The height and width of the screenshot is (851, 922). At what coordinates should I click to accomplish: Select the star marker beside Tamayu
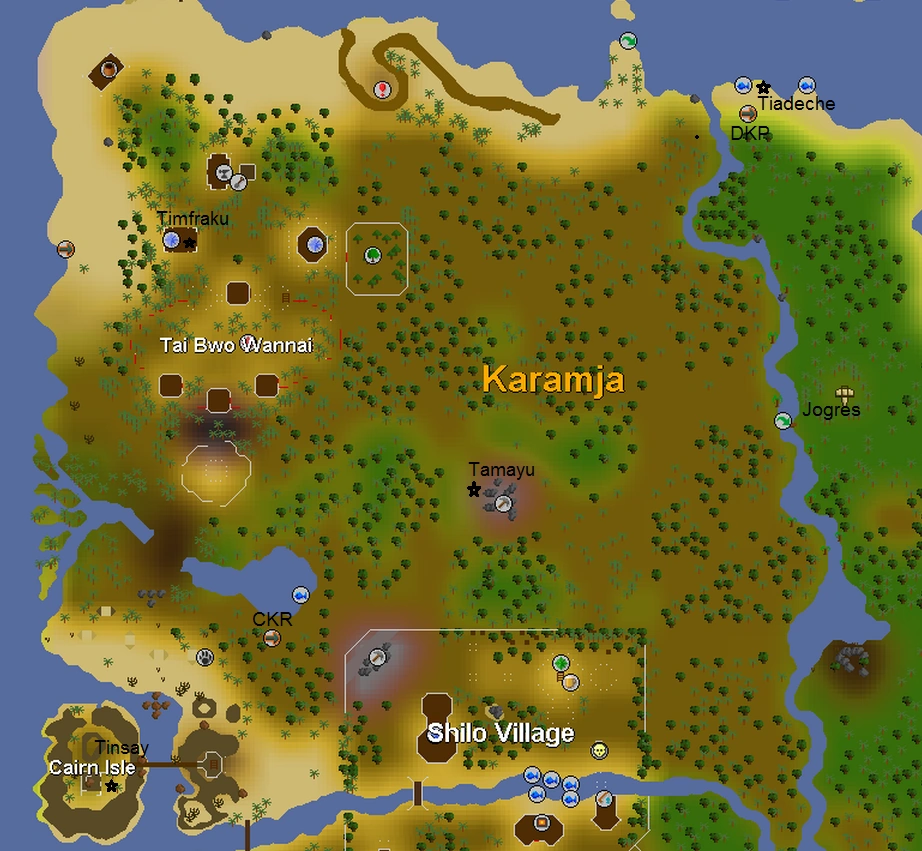tap(474, 489)
